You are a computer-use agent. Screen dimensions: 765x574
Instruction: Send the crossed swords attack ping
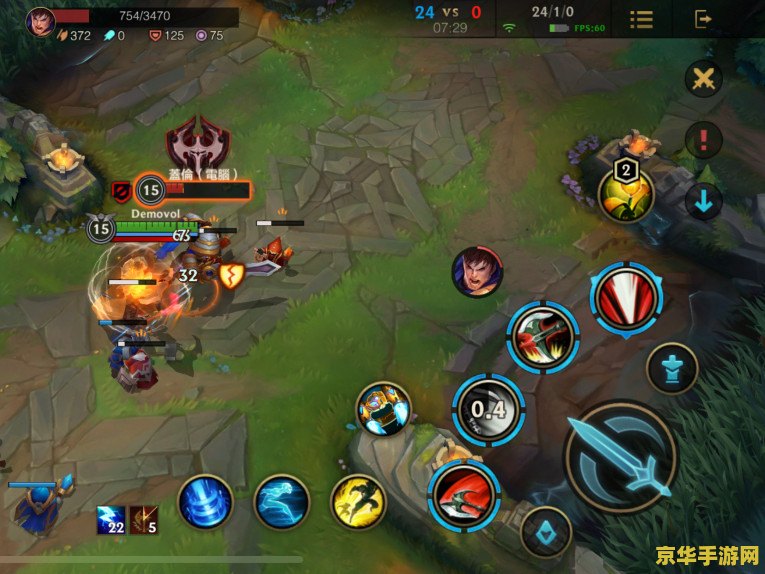point(704,80)
